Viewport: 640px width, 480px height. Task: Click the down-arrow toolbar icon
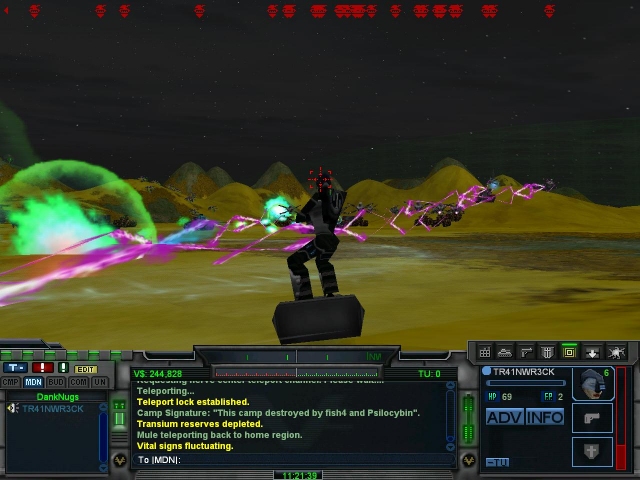592,352
